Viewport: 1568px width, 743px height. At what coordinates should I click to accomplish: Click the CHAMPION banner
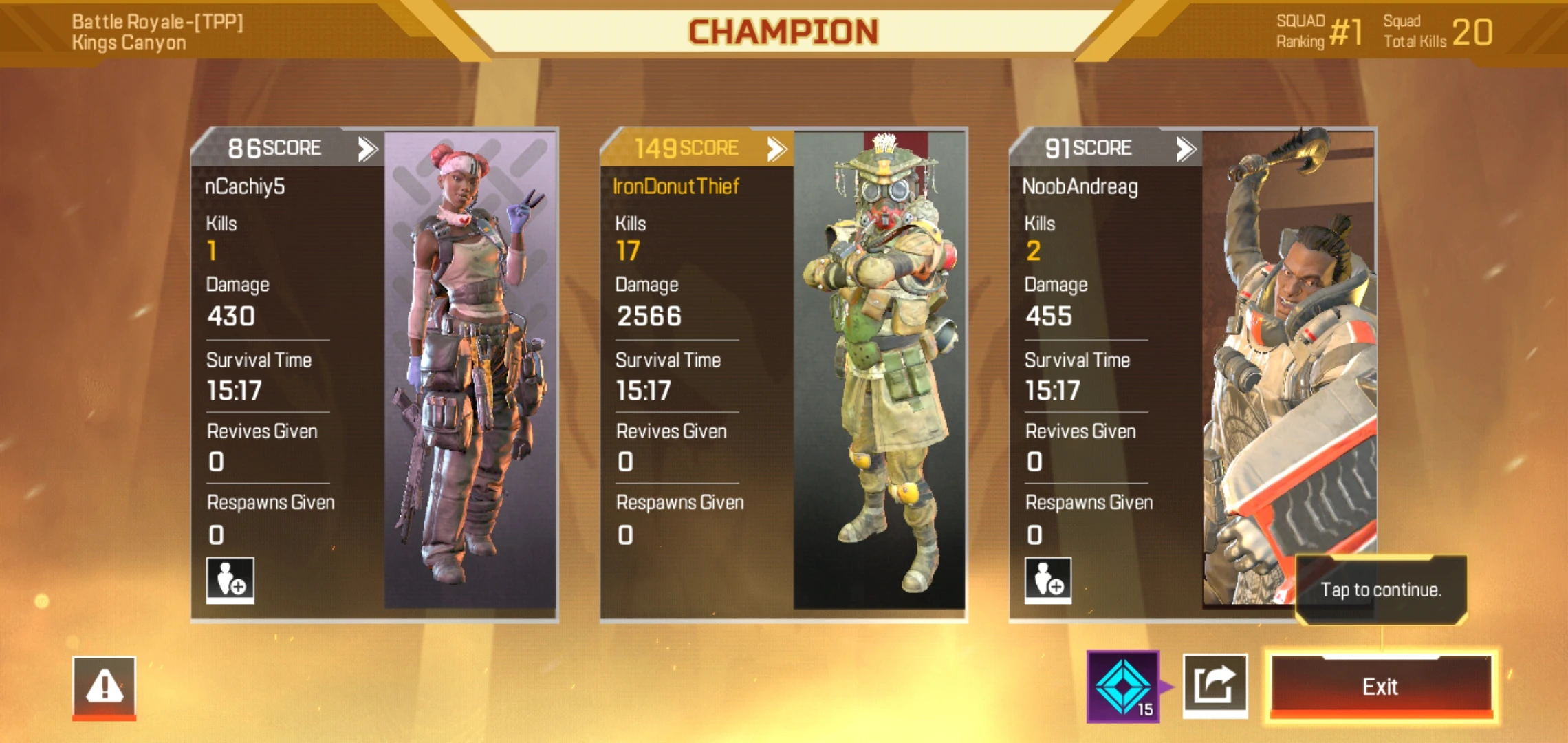click(x=784, y=29)
